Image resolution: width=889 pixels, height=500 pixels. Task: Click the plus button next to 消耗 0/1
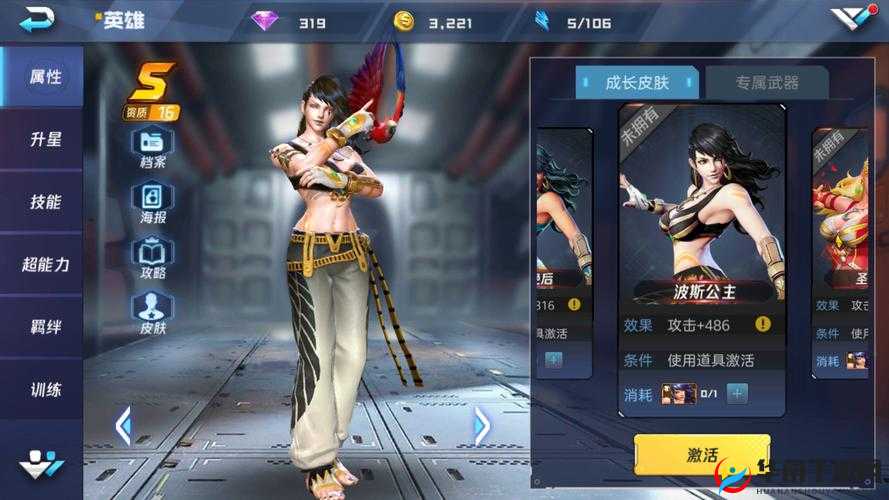coord(737,393)
